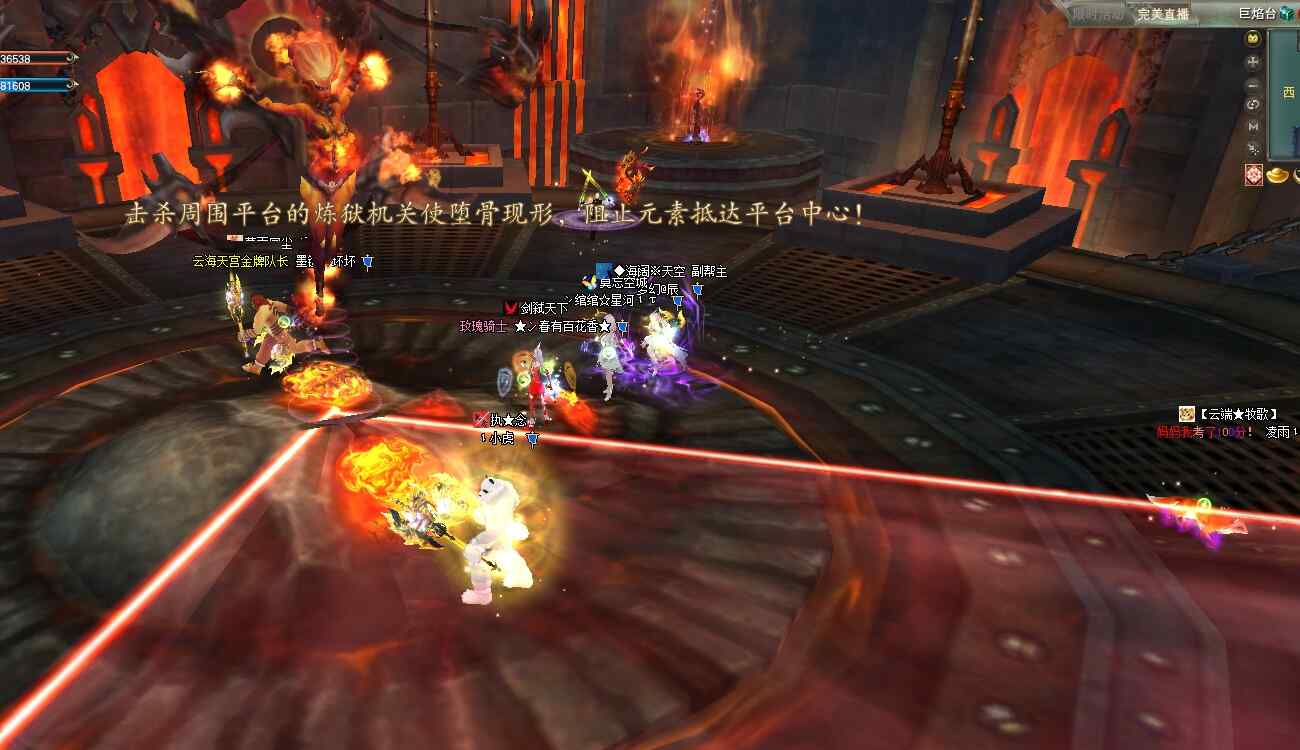
Task: Open the gold ingot shop icon
Action: (x=1279, y=176)
